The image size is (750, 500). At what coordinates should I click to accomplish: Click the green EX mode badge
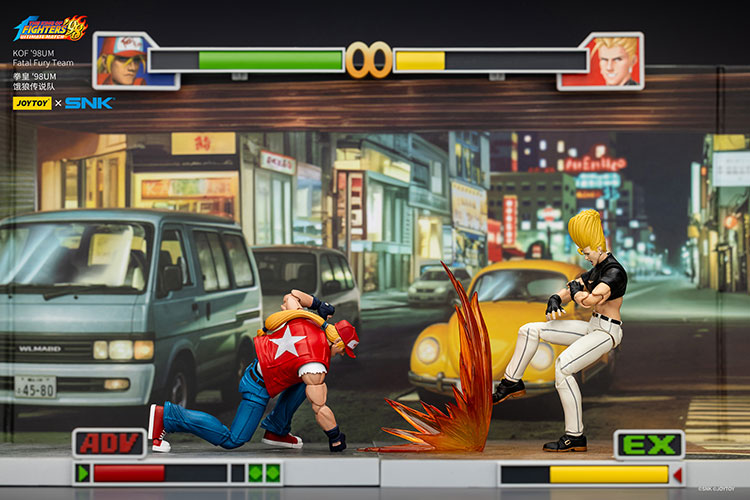click(x=649, y=444)
